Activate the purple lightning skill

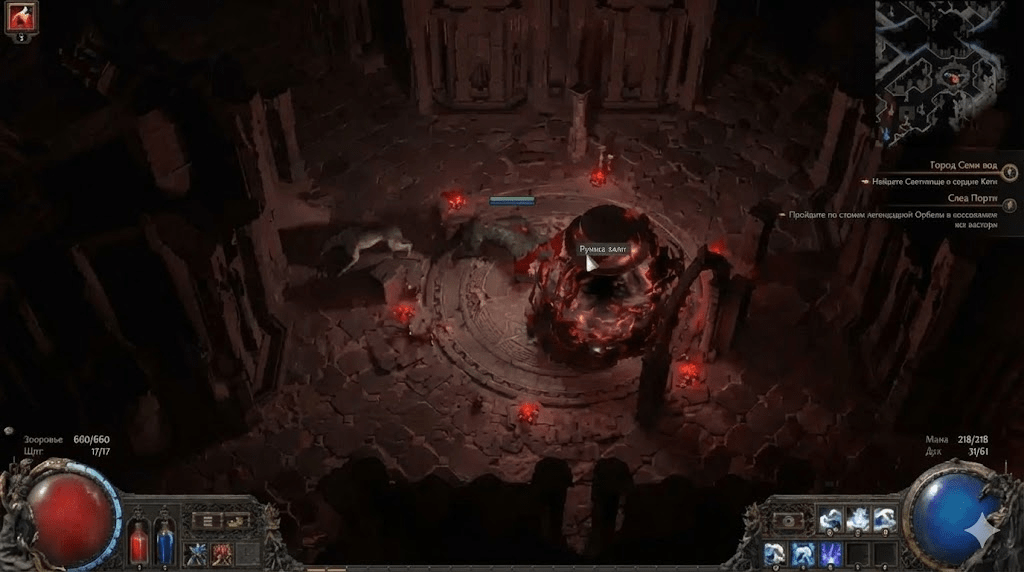tap(829, 553)
